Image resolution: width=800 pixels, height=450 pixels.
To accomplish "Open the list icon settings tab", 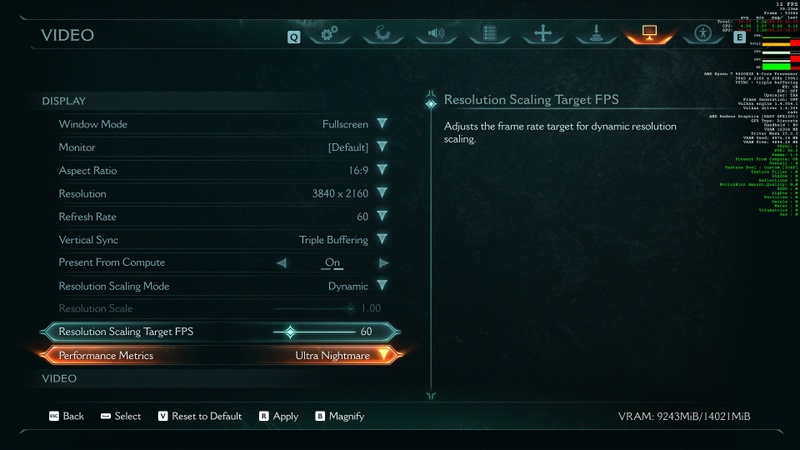I will click(x=490, y=34).
